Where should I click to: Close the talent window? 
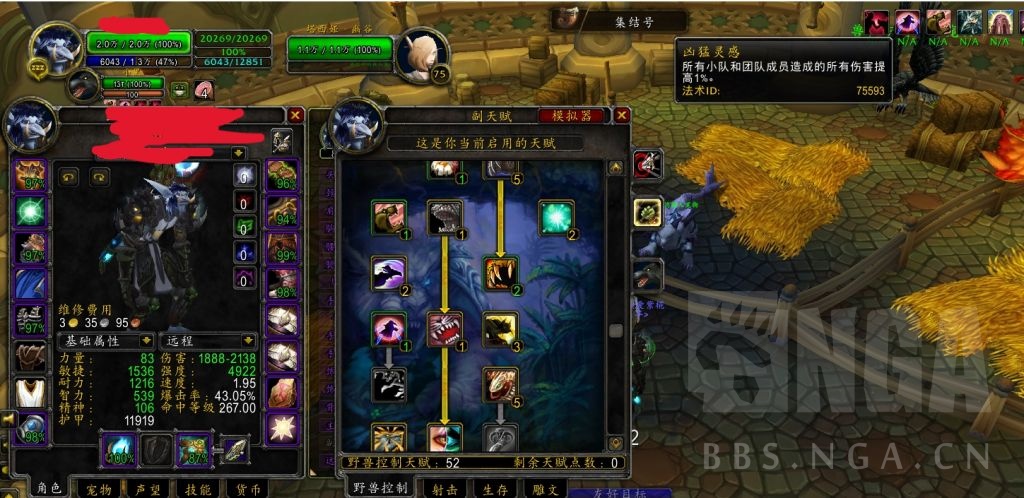[621, 116]
